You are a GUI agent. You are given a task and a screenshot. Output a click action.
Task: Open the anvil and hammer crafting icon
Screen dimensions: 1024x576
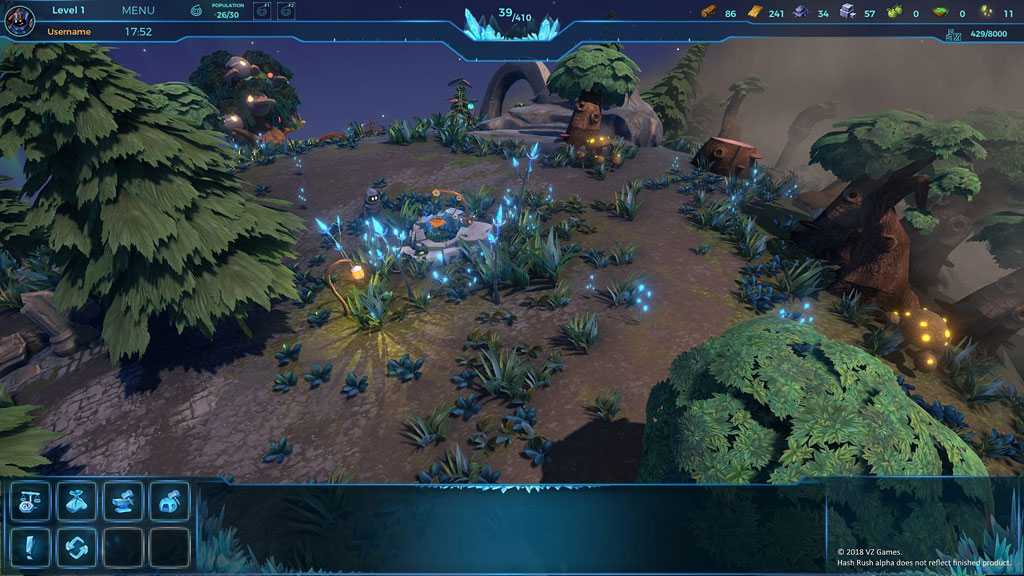pyautogui.click(x=123, y=501)
